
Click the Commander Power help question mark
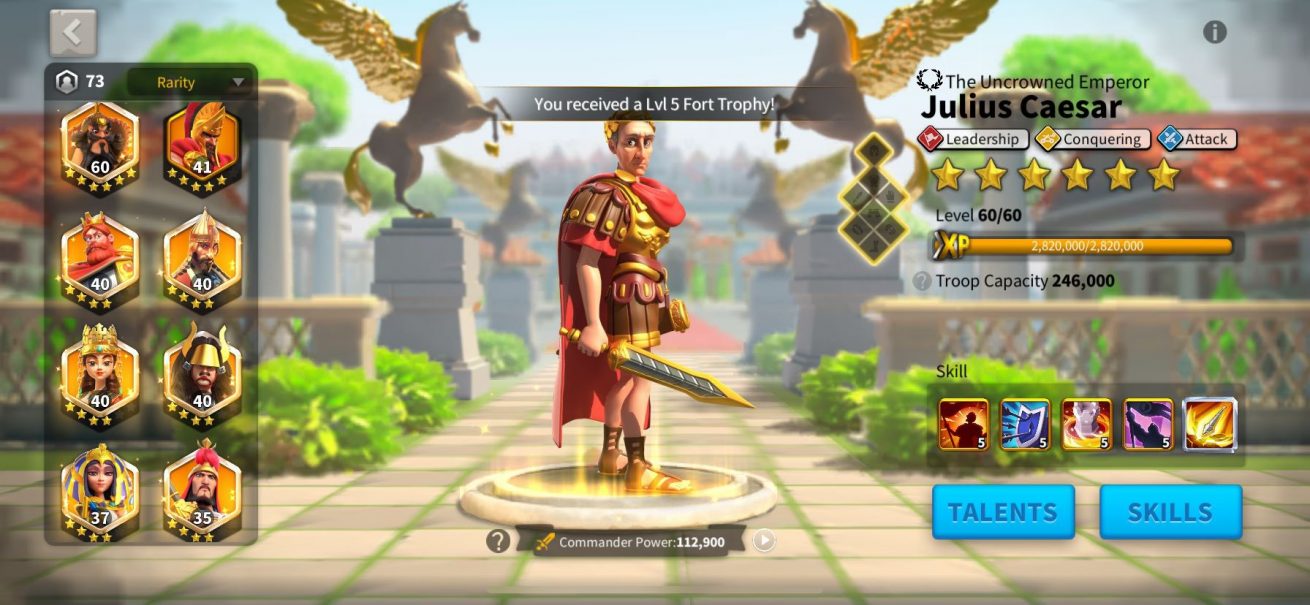click(x=498, y=541)
